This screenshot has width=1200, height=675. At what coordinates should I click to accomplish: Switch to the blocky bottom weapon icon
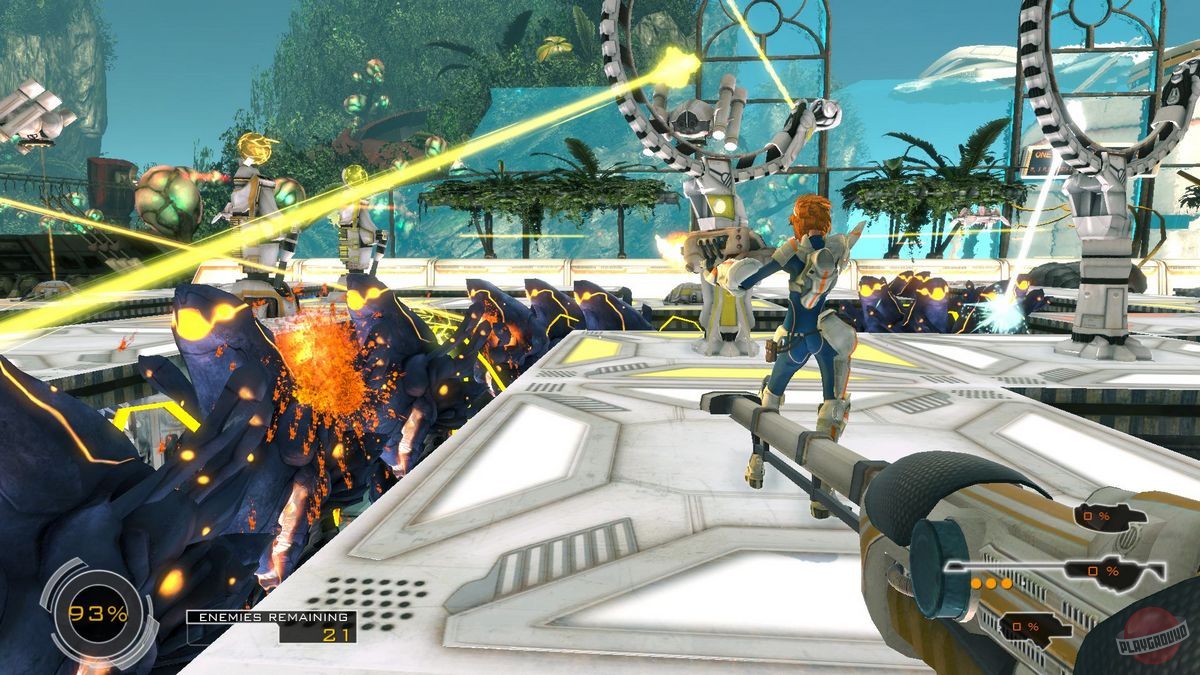coord(1035,628)
